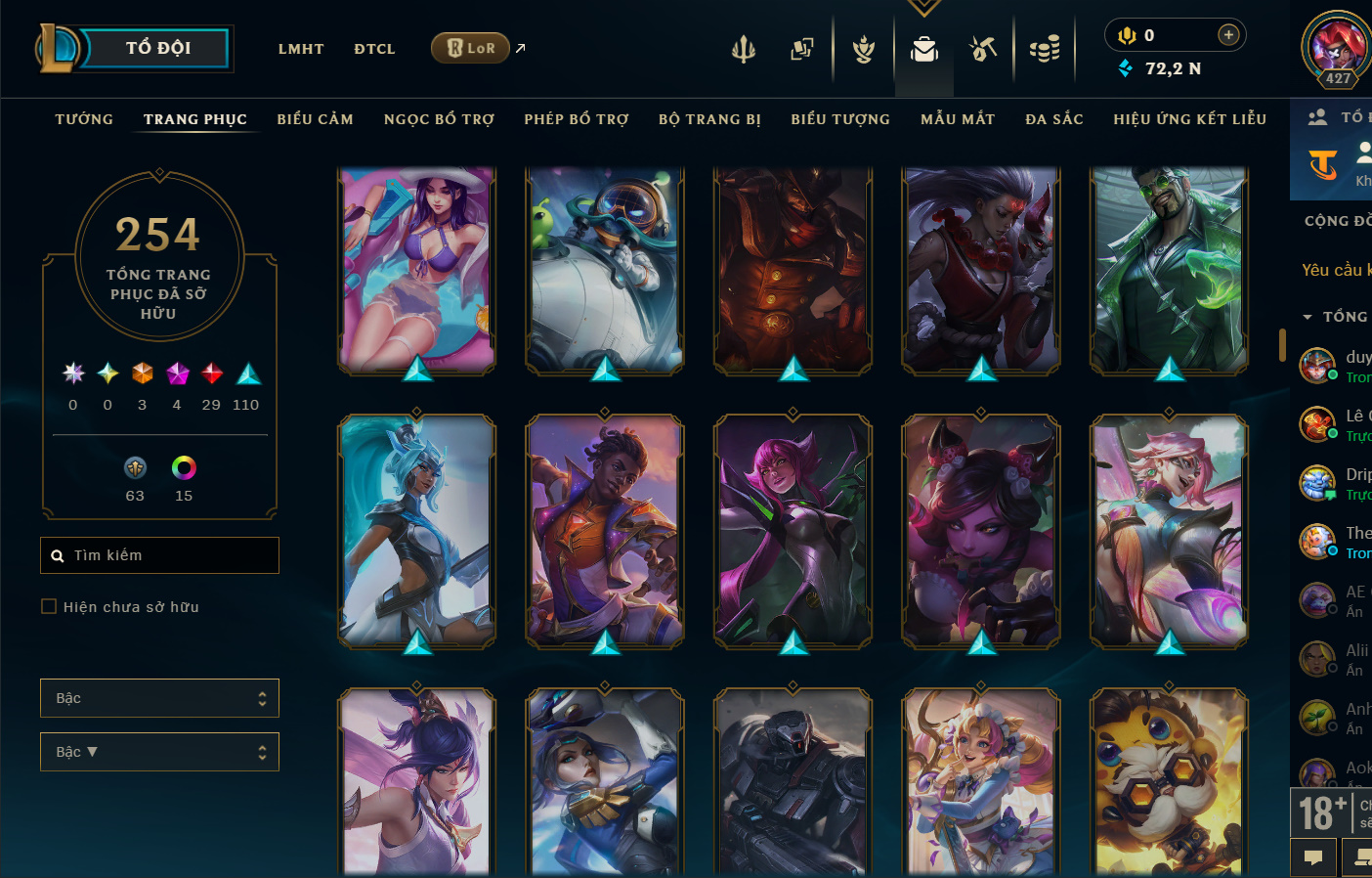Image resolution: width=1372 pixels, height=878 pixels.
Task: Switch to the Biểu Tượng tab
Action: coord(840,119)
